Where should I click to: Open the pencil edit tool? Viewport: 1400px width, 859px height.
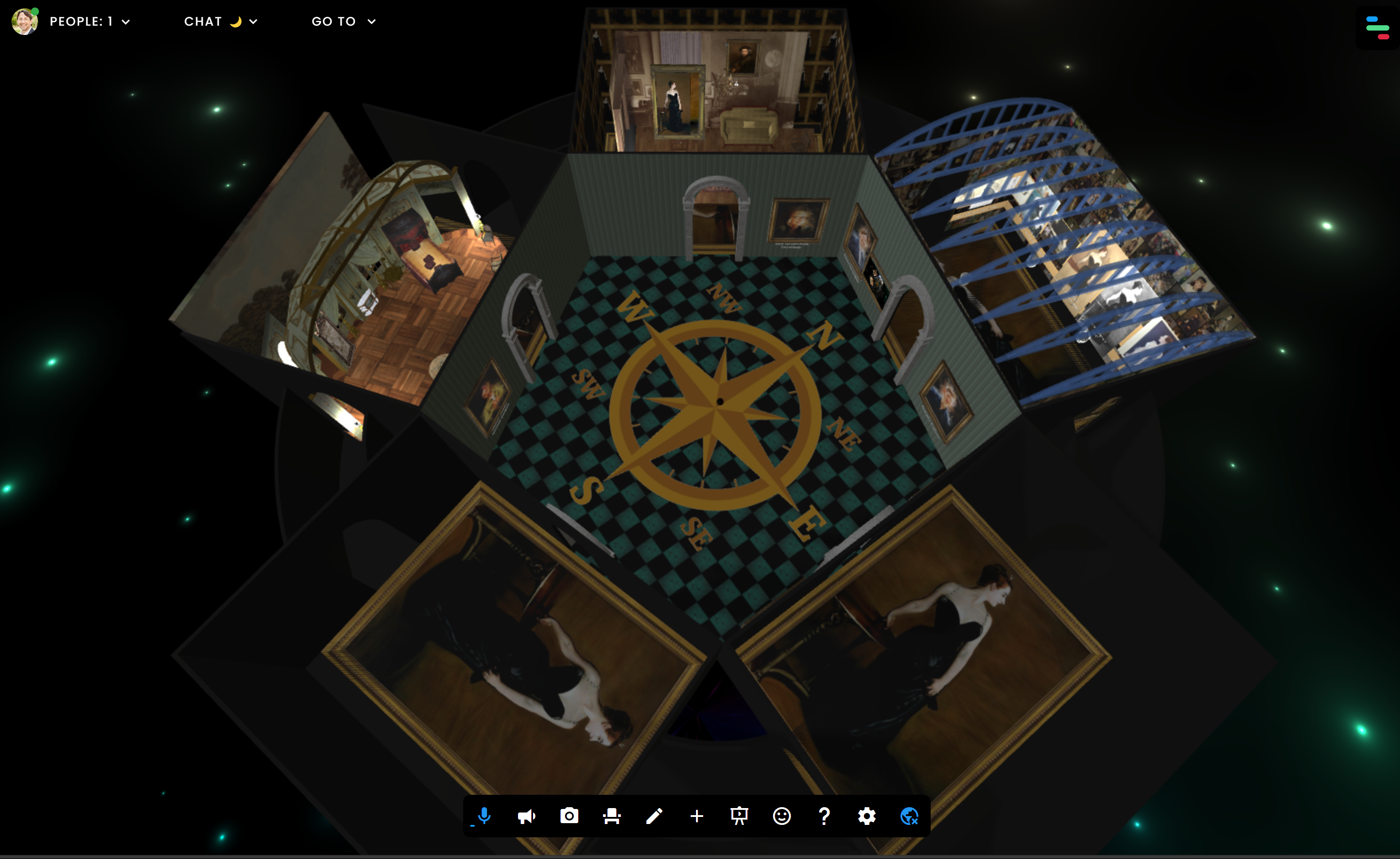tap(654, 816)
